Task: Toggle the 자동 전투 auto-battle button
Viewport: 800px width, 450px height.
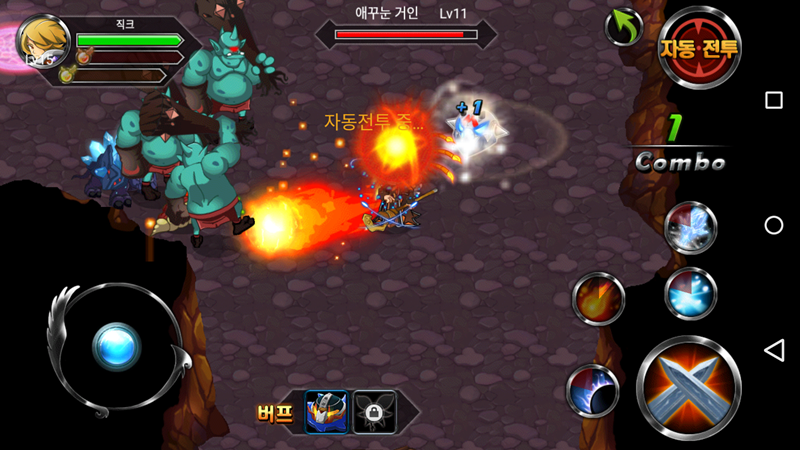Action: (x=699, y=47)
